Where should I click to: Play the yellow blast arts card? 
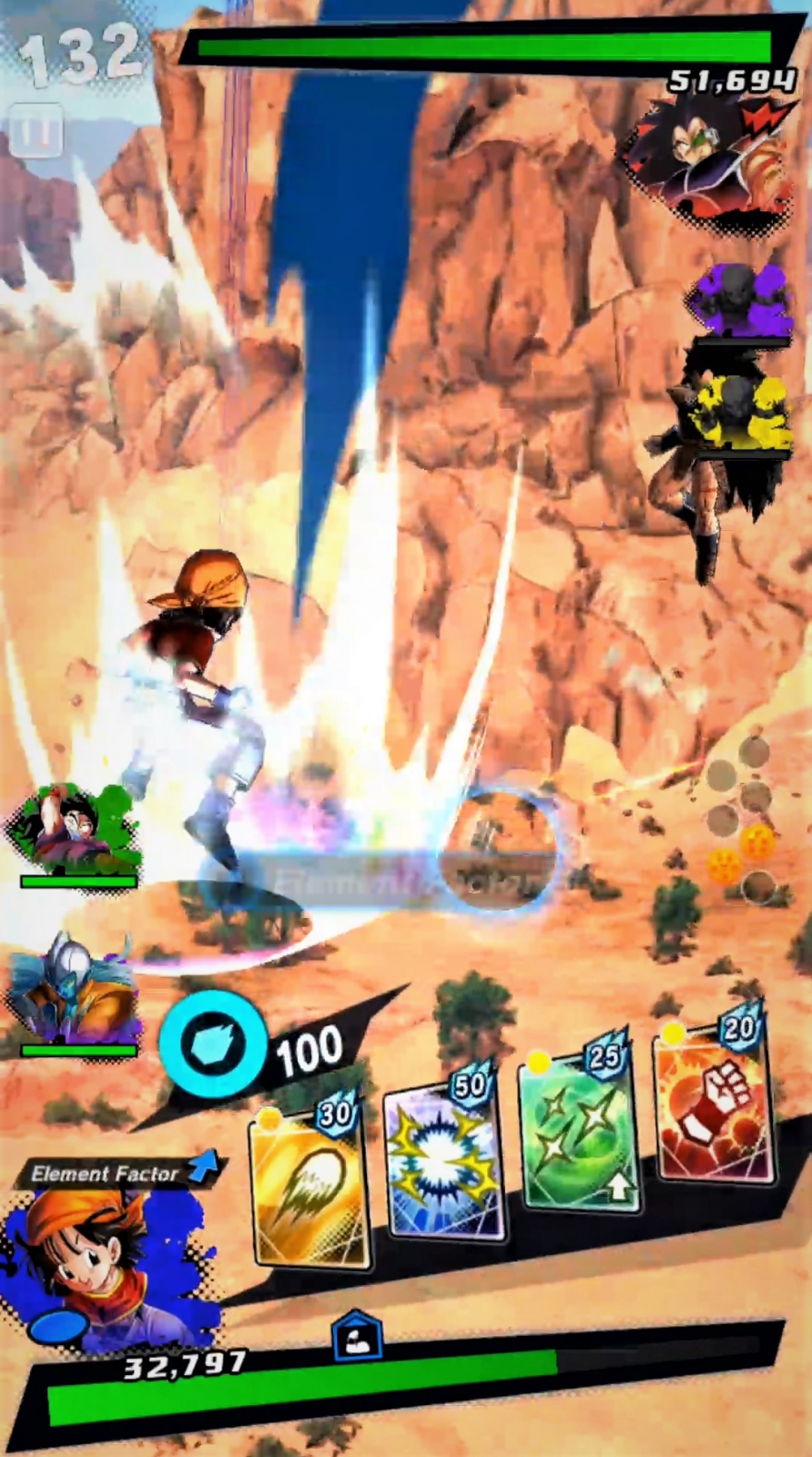pos(310,1188)
